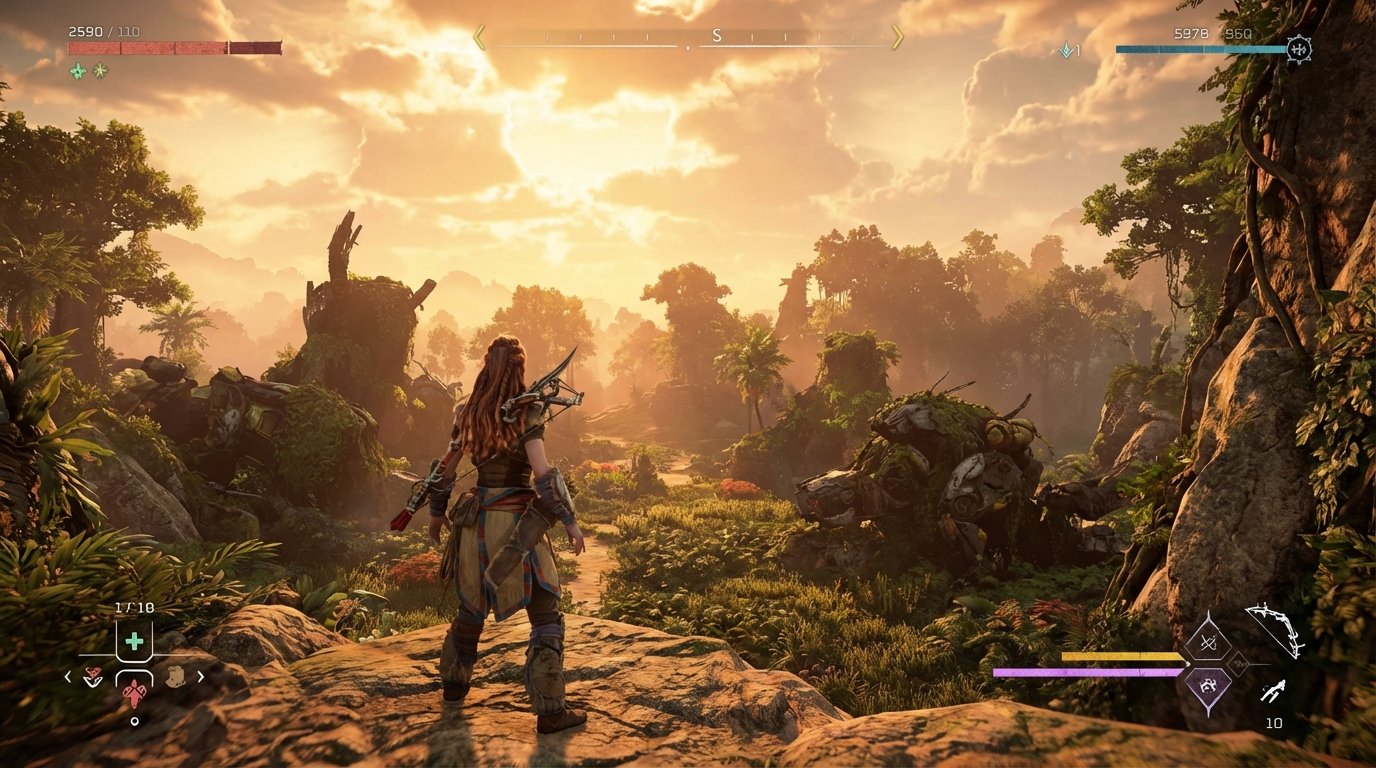Click the ammo count 10 label
The width and height of the screenshot is (1376, 768).
(x=1274, y=721)
